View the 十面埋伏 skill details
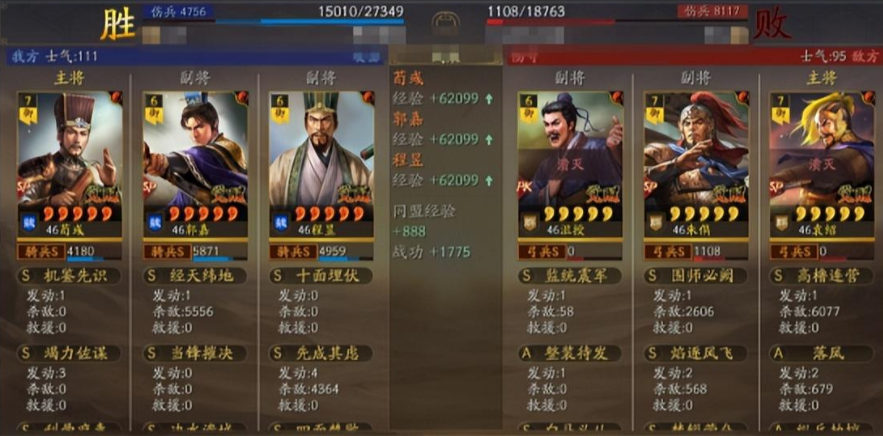883x436 pixels. coord(321,275)
